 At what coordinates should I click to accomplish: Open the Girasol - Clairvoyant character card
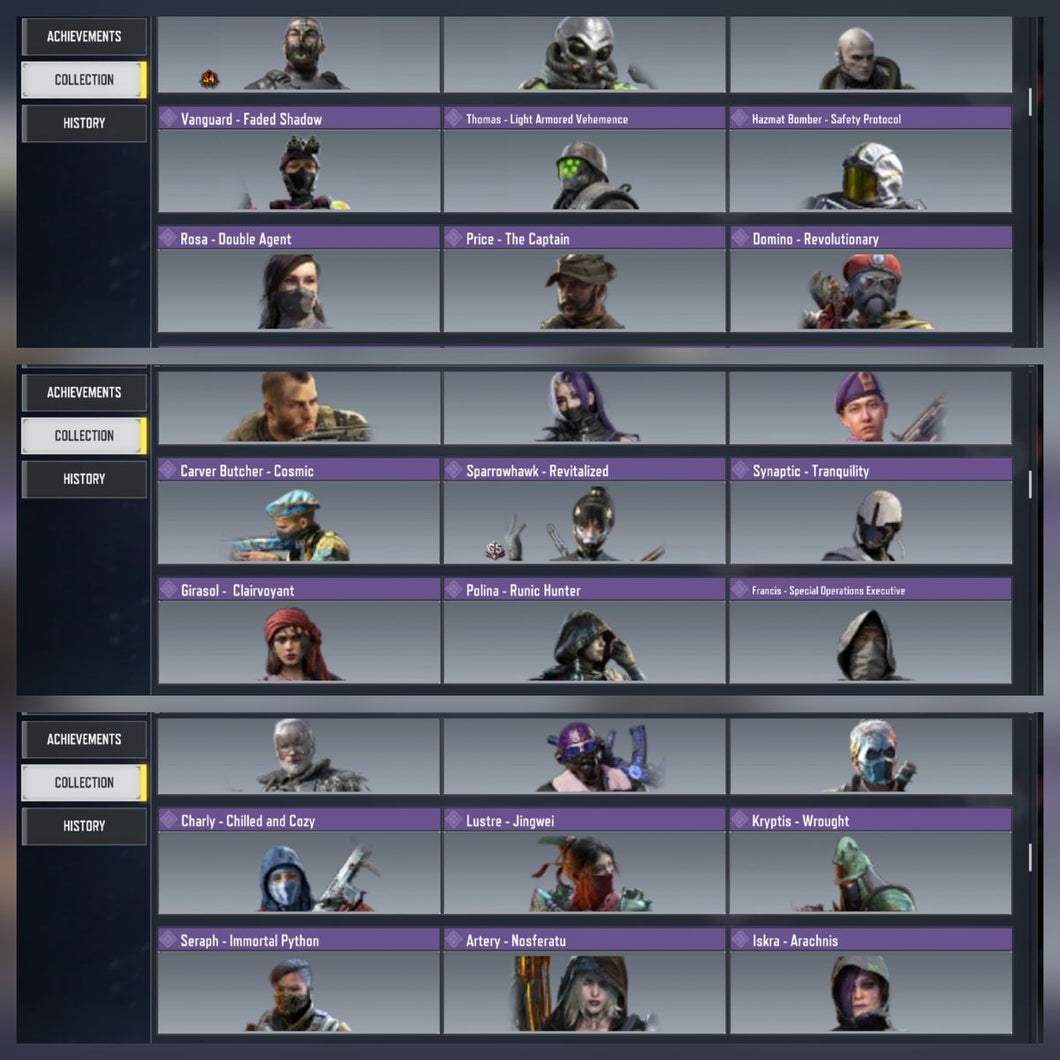[x=298, y=641]
